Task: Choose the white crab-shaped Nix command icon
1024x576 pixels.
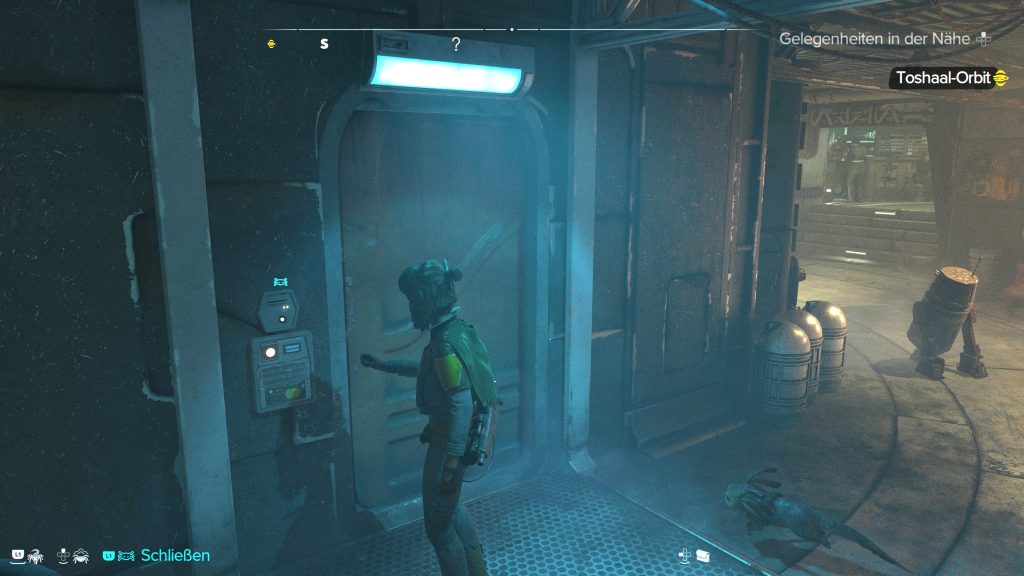Action: [x=81, y=555]
